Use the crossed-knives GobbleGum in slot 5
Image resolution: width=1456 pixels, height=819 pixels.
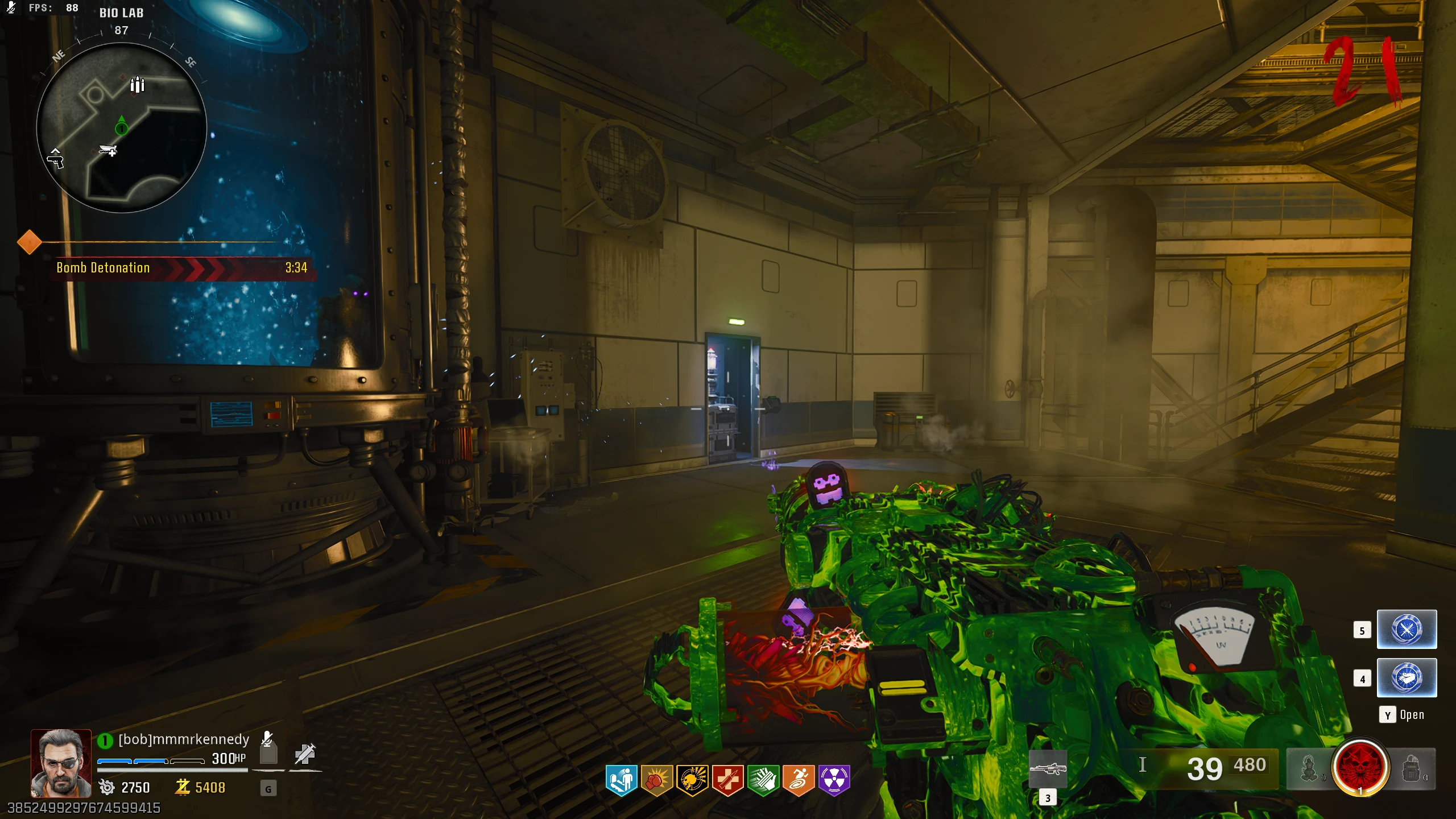[1407, 630]
